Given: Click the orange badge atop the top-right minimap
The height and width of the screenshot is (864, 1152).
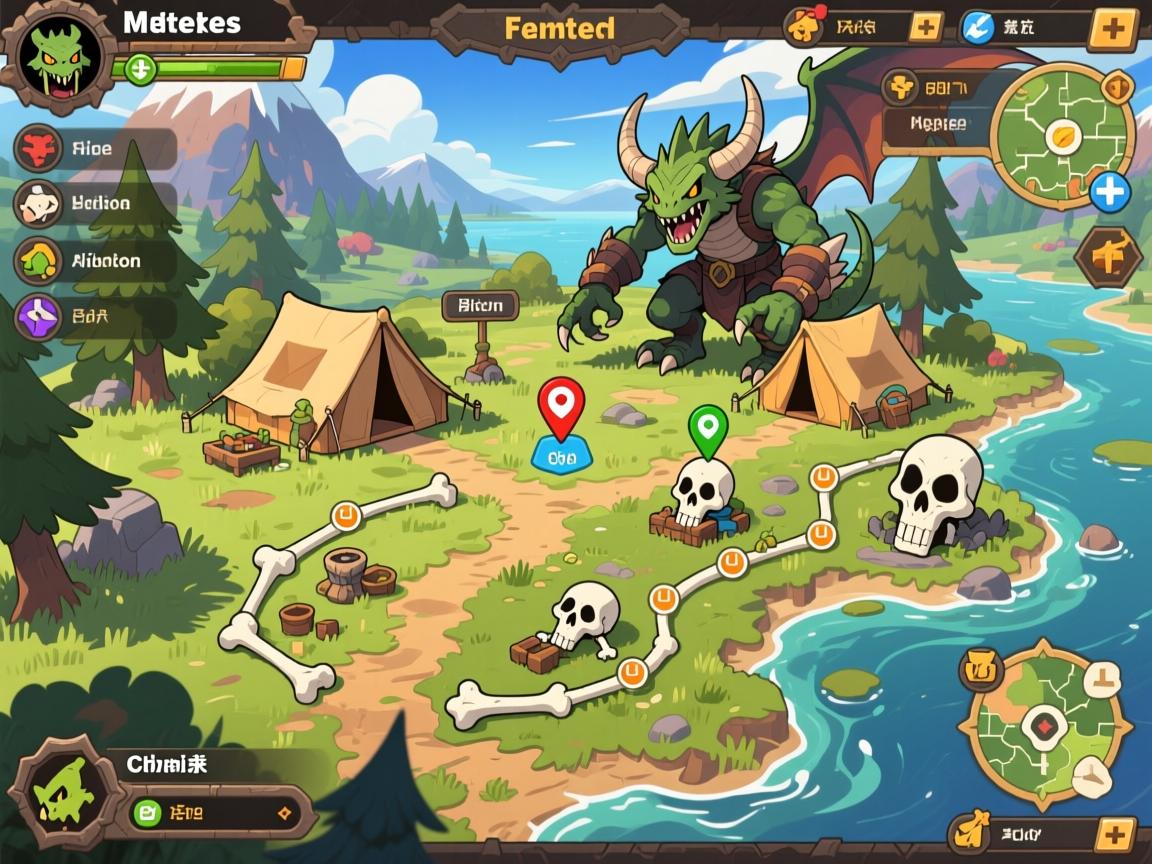Looking at the screenshot, I should pos(1116,88).
